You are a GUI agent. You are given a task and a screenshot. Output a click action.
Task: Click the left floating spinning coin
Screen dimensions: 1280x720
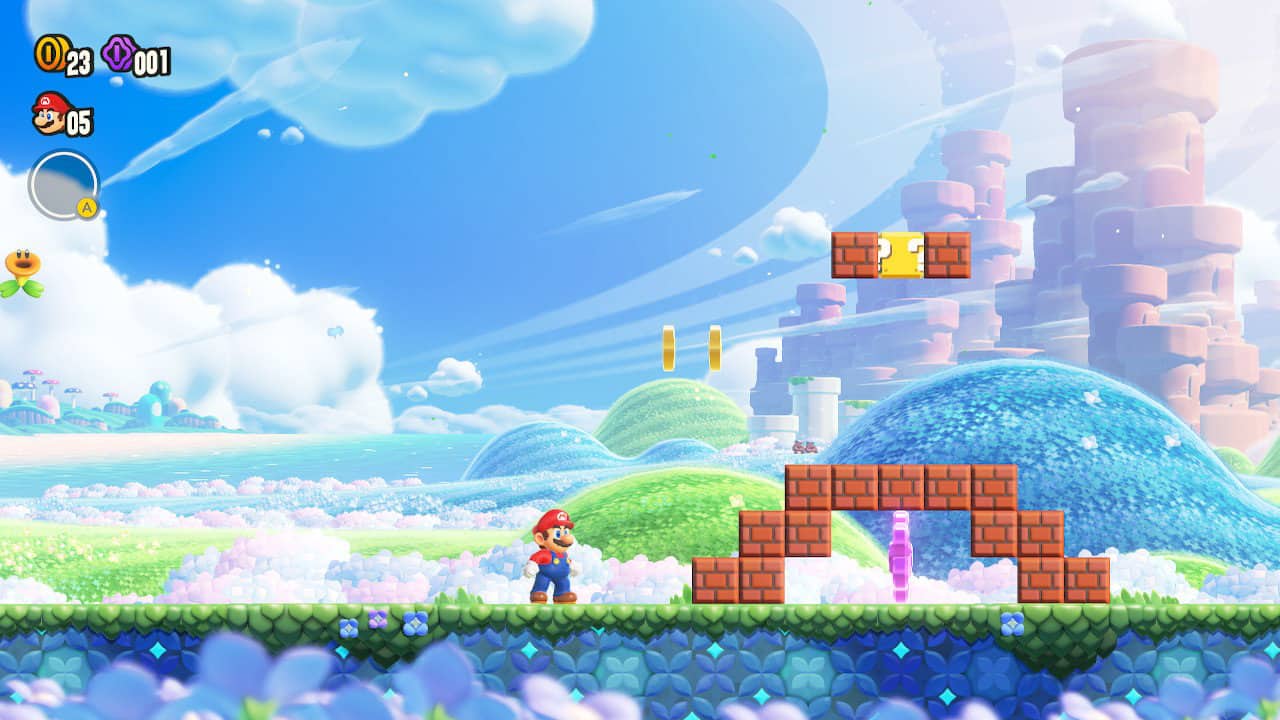pyautogui.click(x=668, y=345)
